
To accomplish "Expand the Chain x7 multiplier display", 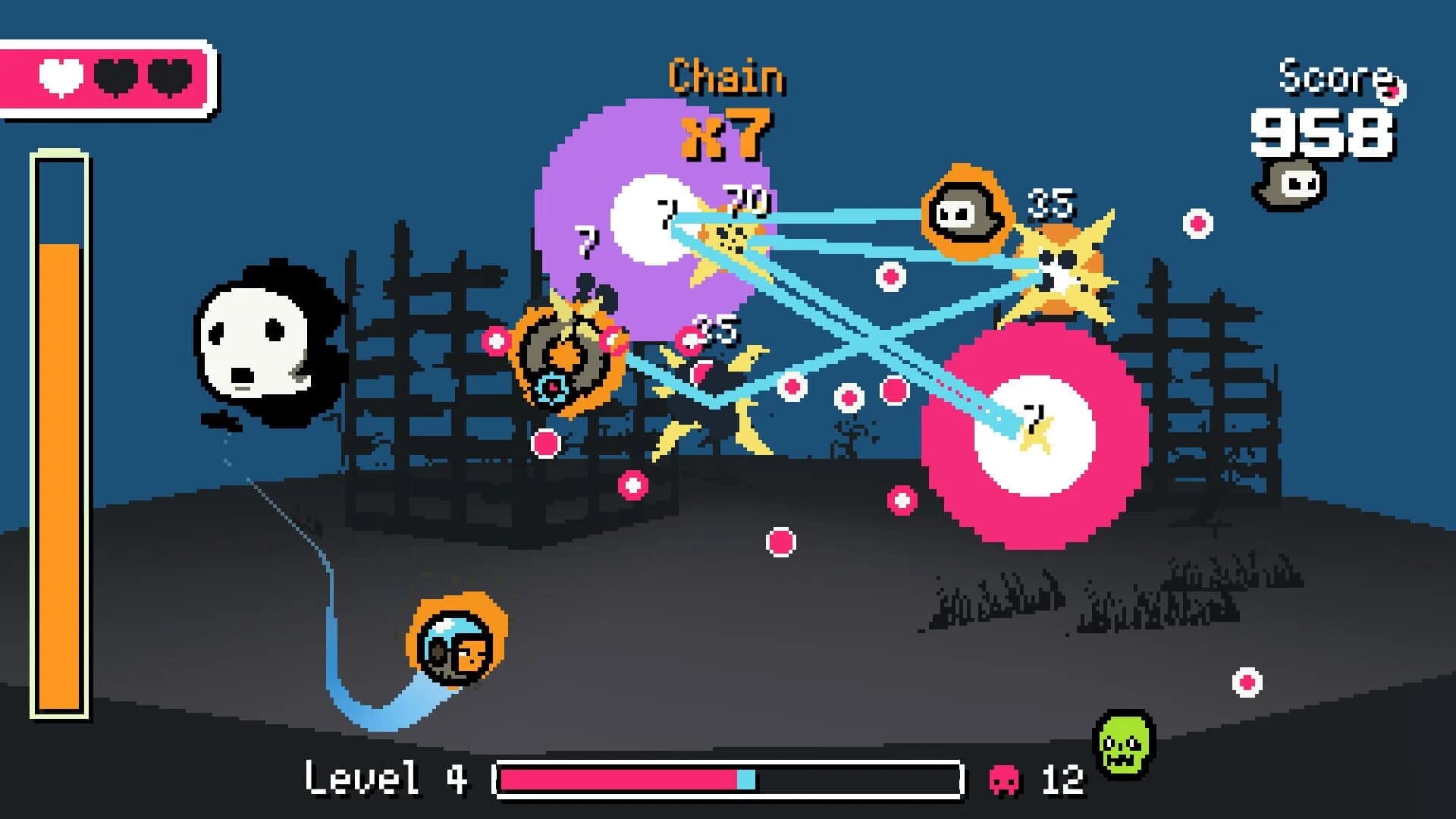I will coord(724,106).
